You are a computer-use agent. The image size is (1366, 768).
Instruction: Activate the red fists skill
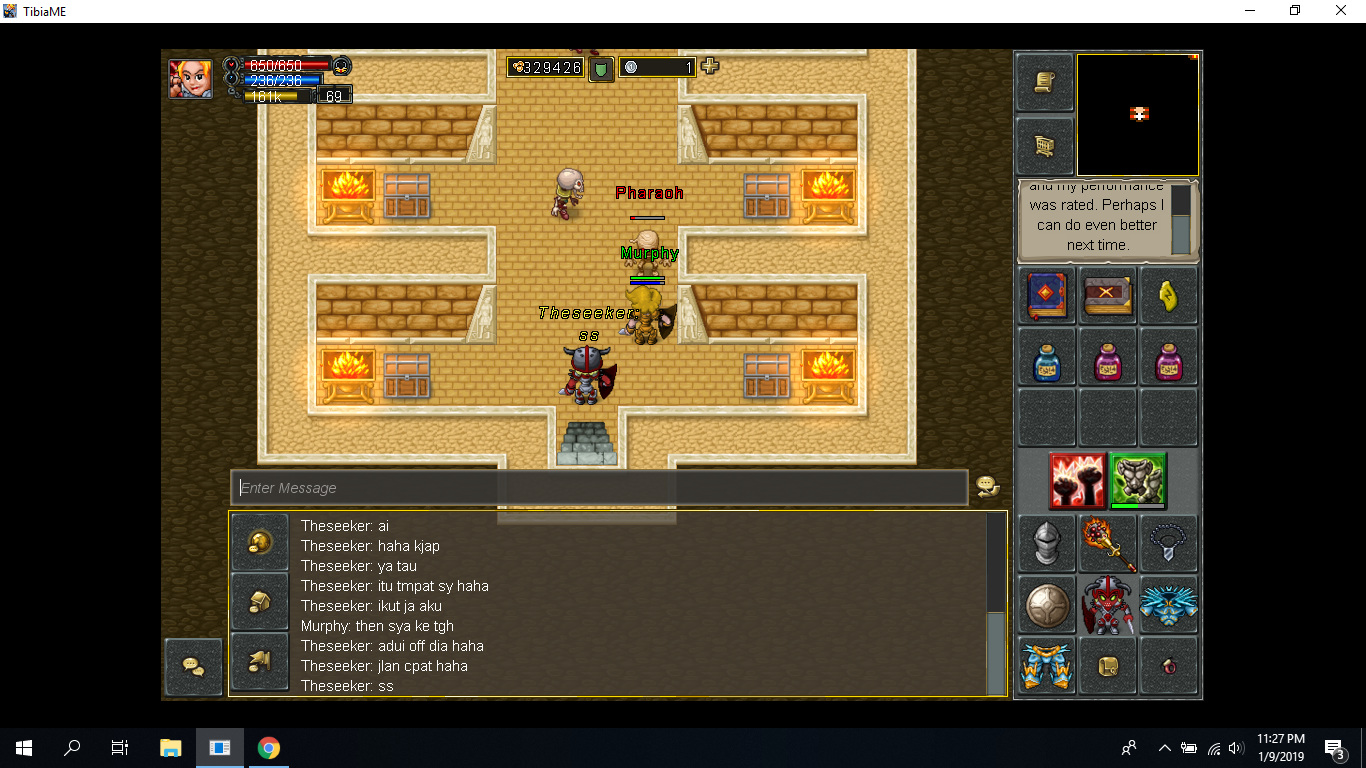point(1078,481)
